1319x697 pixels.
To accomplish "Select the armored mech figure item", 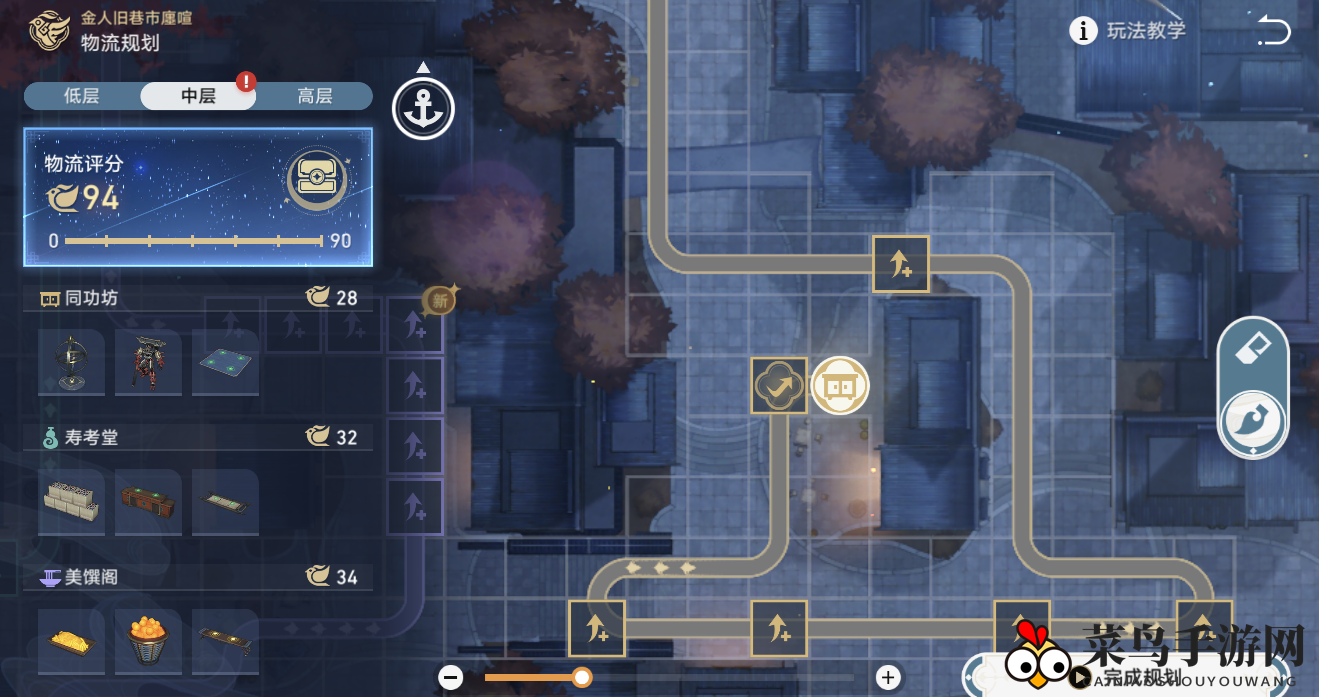I will pos(148,362).
